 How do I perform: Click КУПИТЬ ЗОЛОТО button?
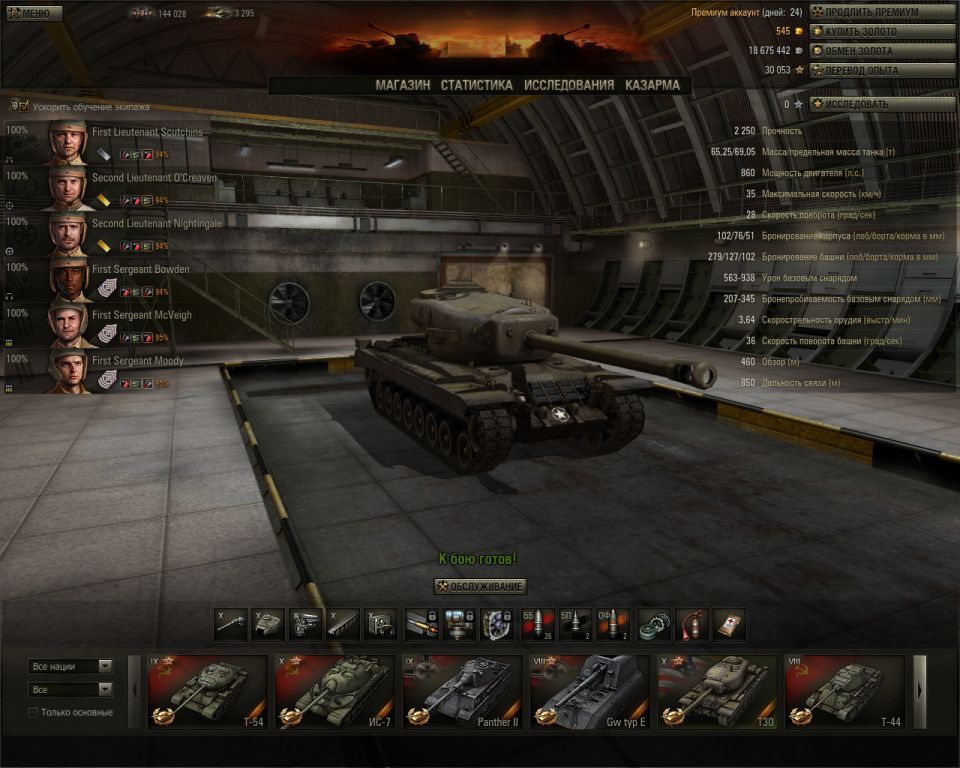click(x=883, y=31)
